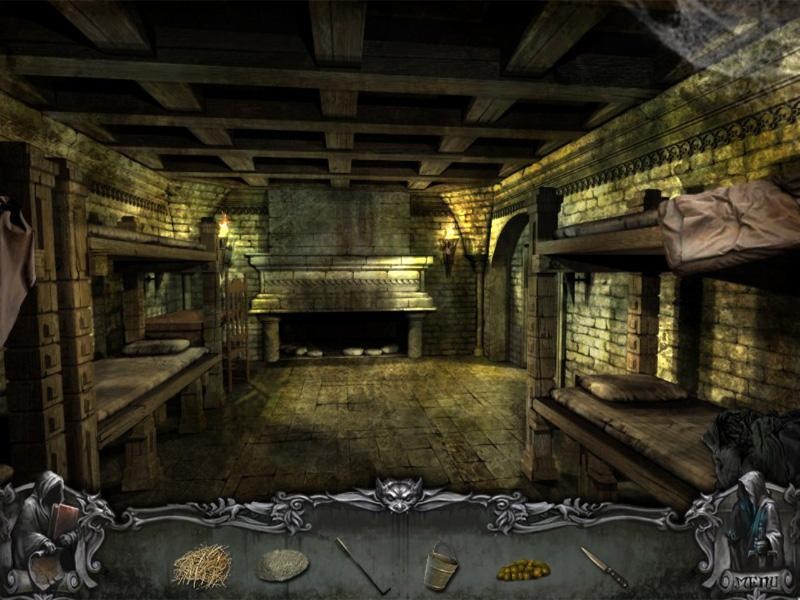800x600 pixels.
Task: Open the Menu button
Action: 755,581
